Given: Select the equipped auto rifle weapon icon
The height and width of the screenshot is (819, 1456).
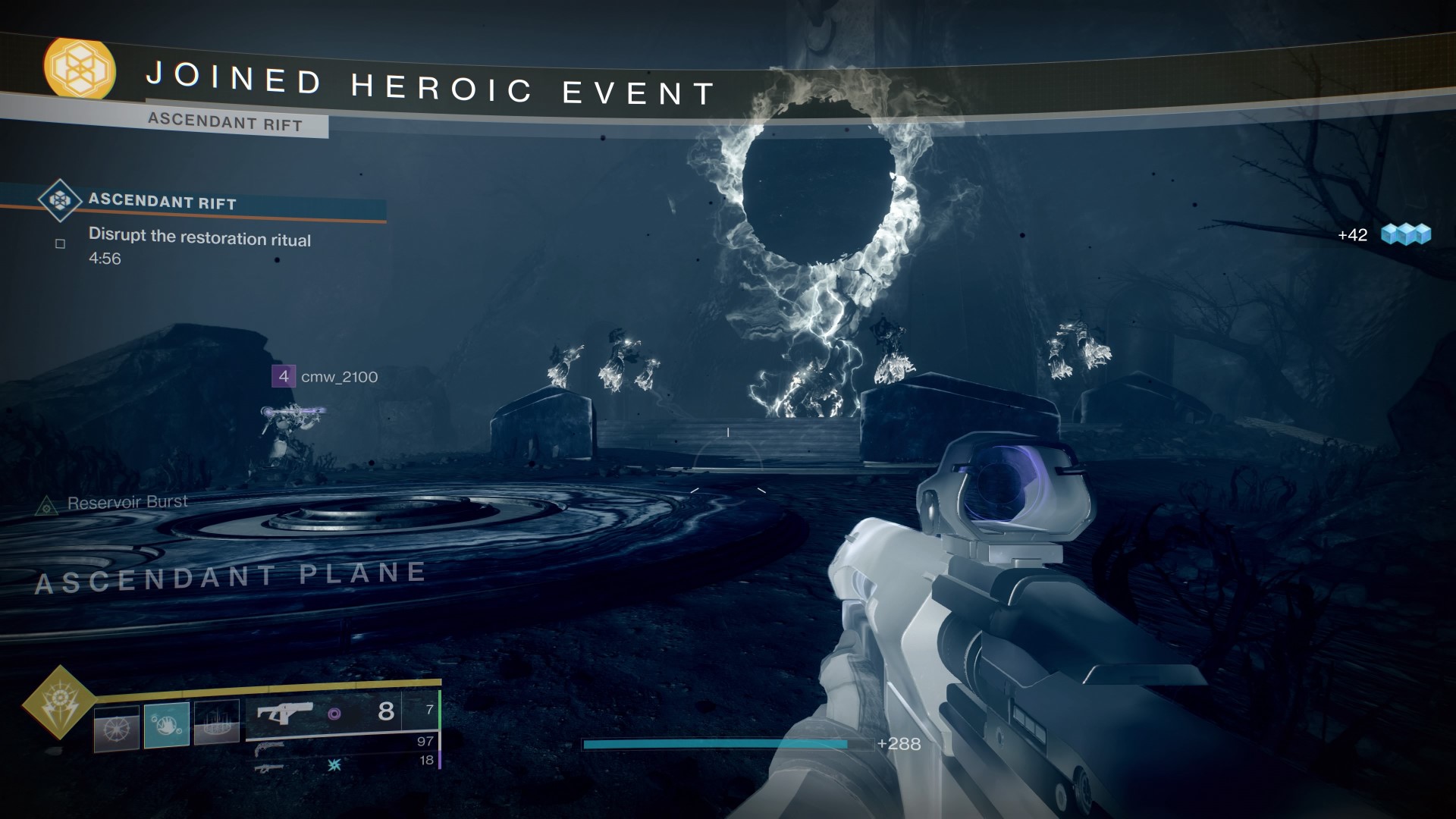Looking at the screenshot, I should coord(285,711).
